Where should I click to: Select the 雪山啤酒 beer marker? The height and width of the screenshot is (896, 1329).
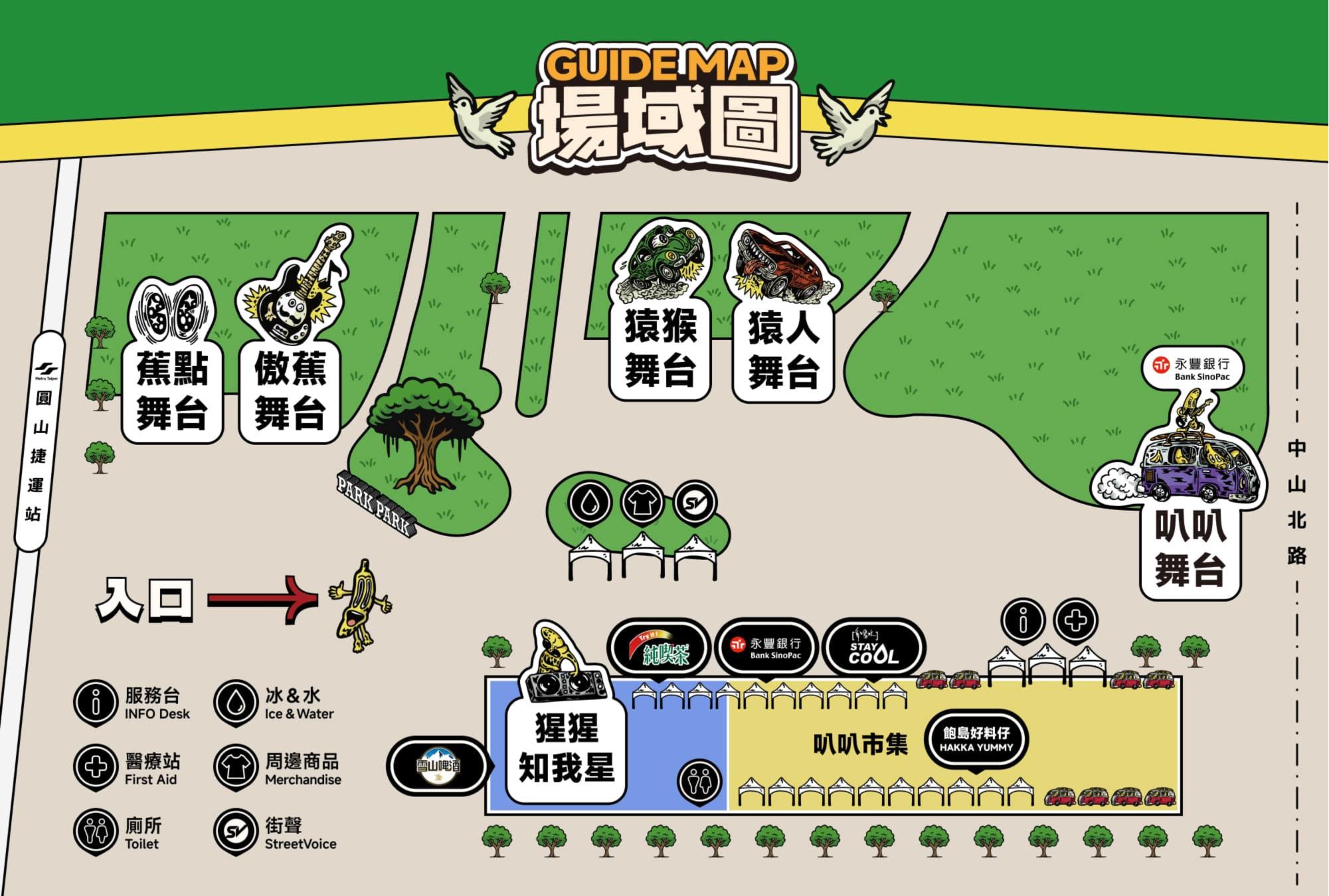point(438,765)
